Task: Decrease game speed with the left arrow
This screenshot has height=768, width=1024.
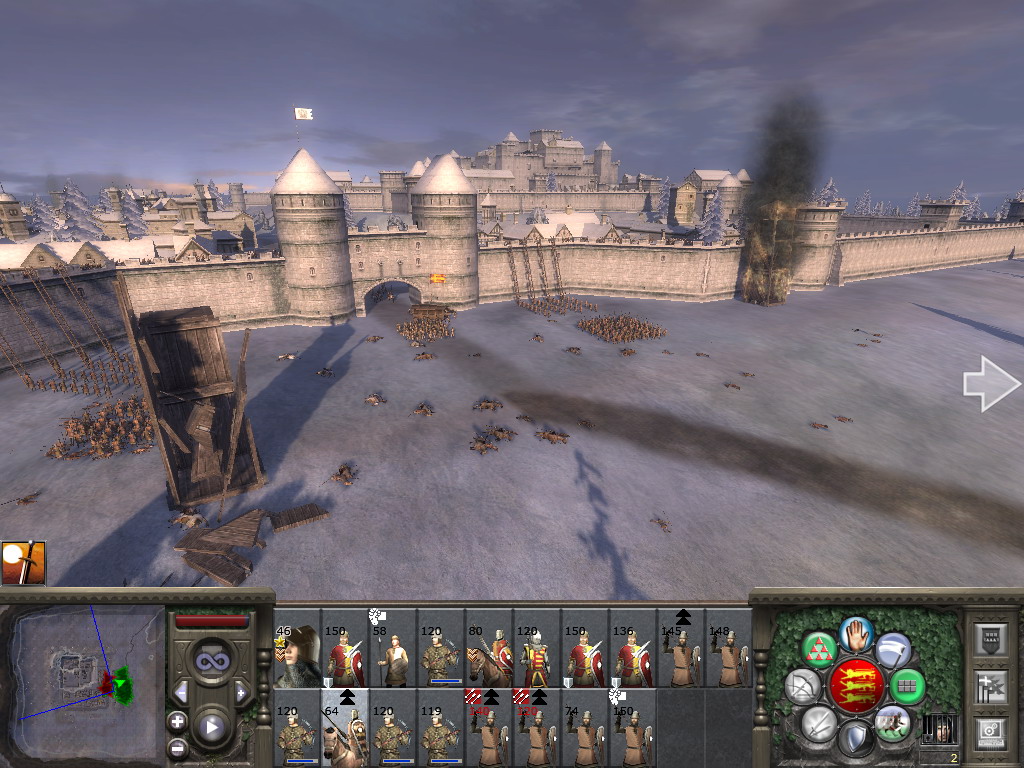Action: point(182,692)
